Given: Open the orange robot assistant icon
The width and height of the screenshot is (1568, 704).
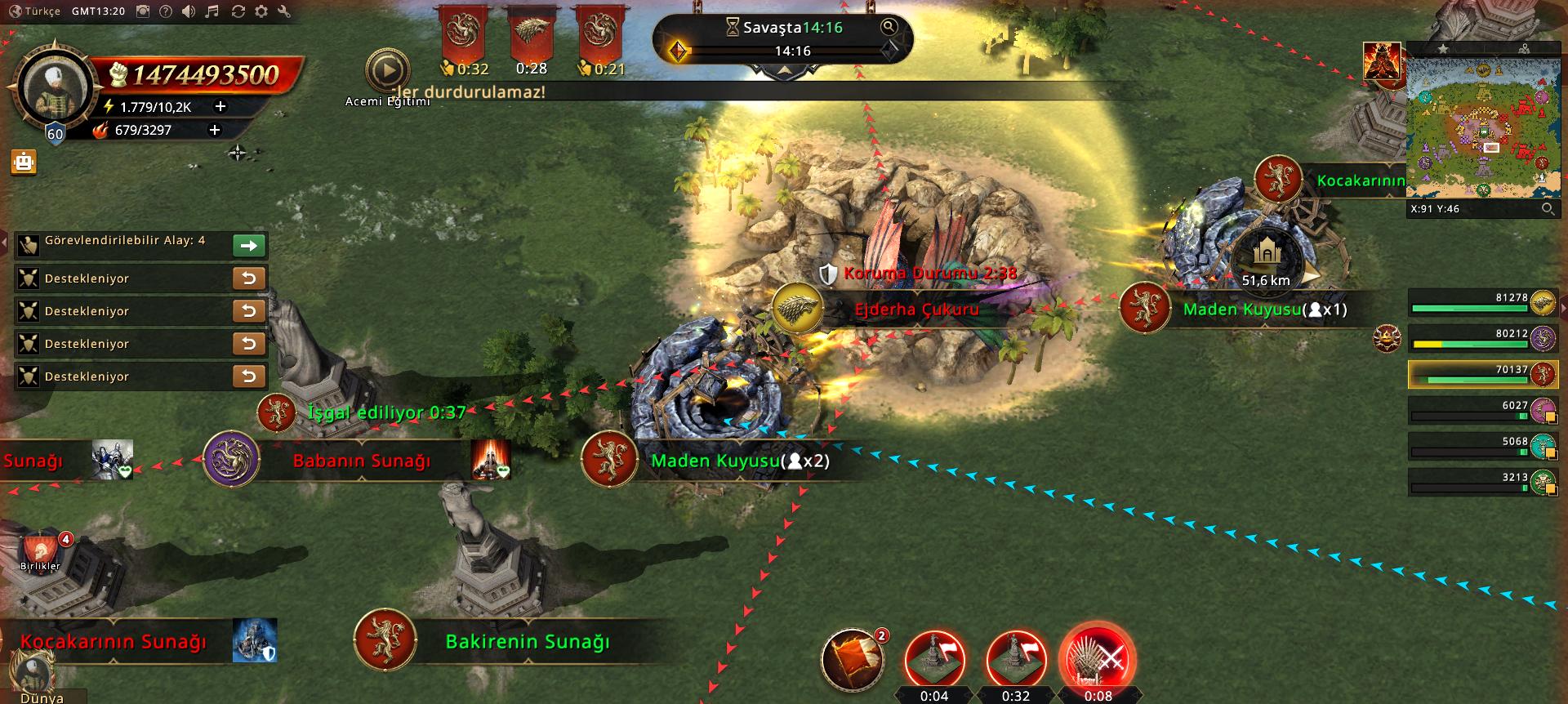Looking at the screenshot, I should (x=24, y=162).
